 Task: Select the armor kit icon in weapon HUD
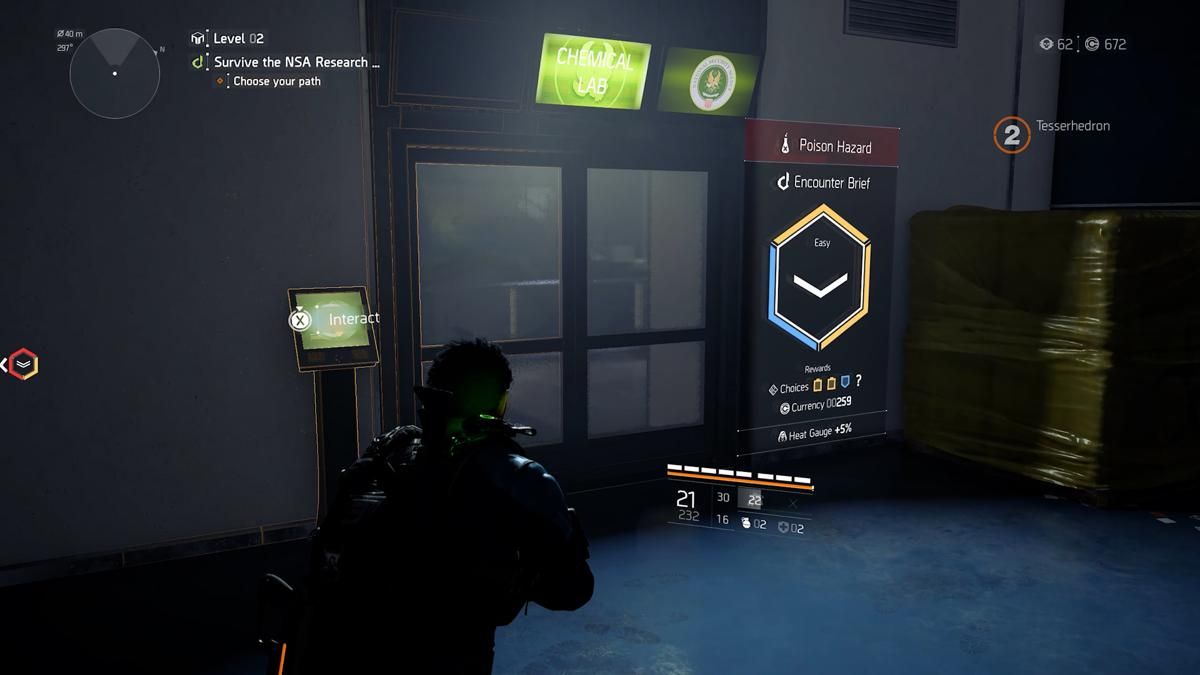(x=783, y=527)
